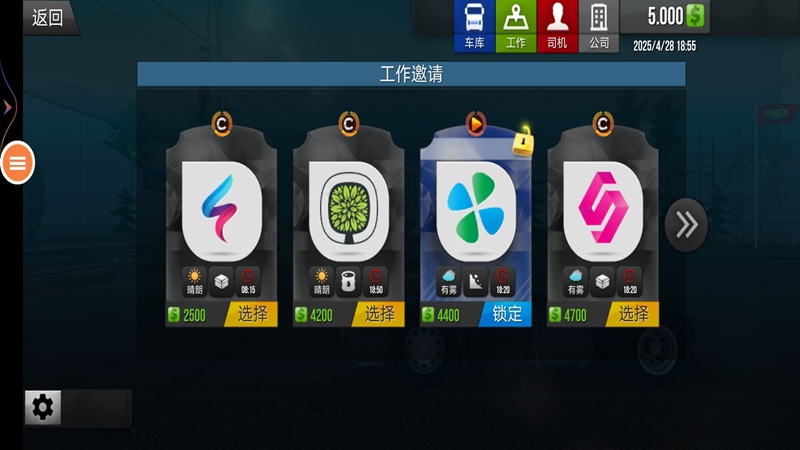Select the blue-green clover logo job card
The width and height of the screenshot is (800, 450).
click(476, 209)
